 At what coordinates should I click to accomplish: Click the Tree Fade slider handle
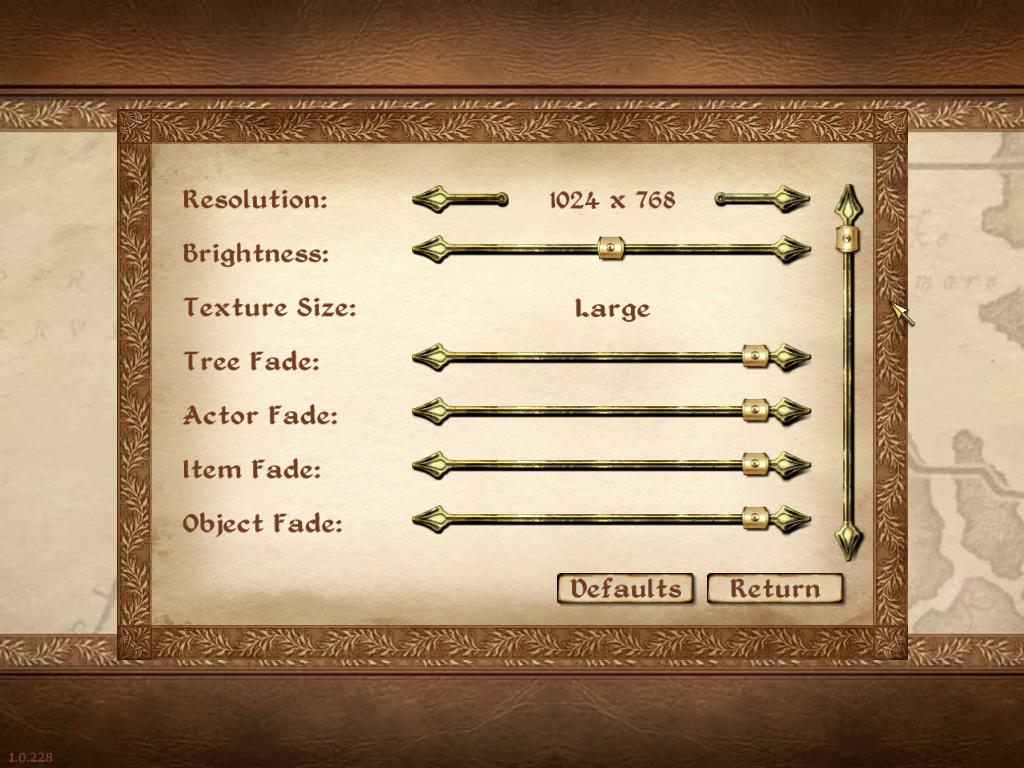click(755, 357)
